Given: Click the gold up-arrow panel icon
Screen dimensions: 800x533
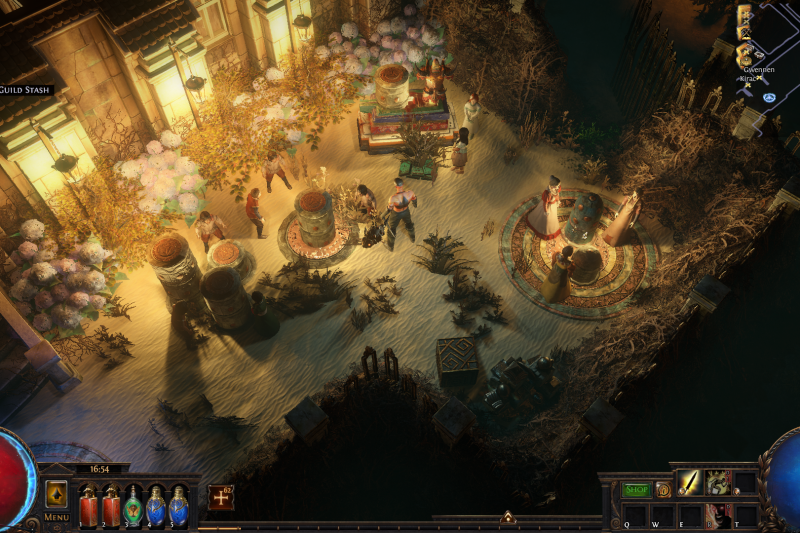Looking at the screenshot, I should 56,495.
